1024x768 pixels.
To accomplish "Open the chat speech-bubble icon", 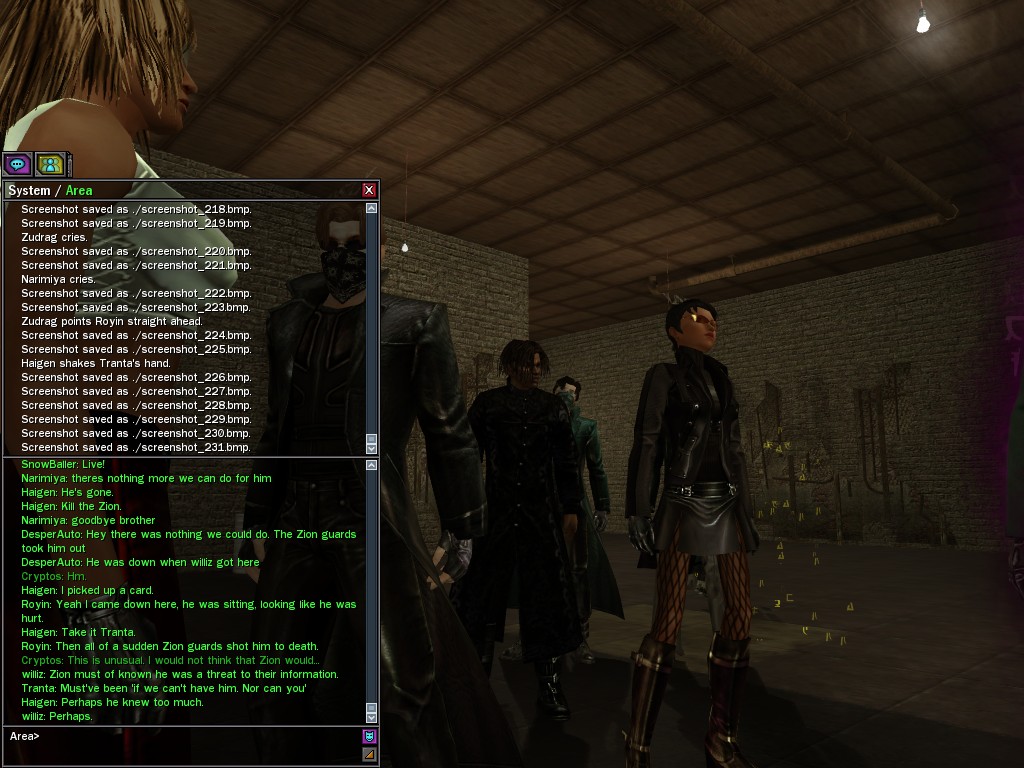I will click(x=17, y=164).
